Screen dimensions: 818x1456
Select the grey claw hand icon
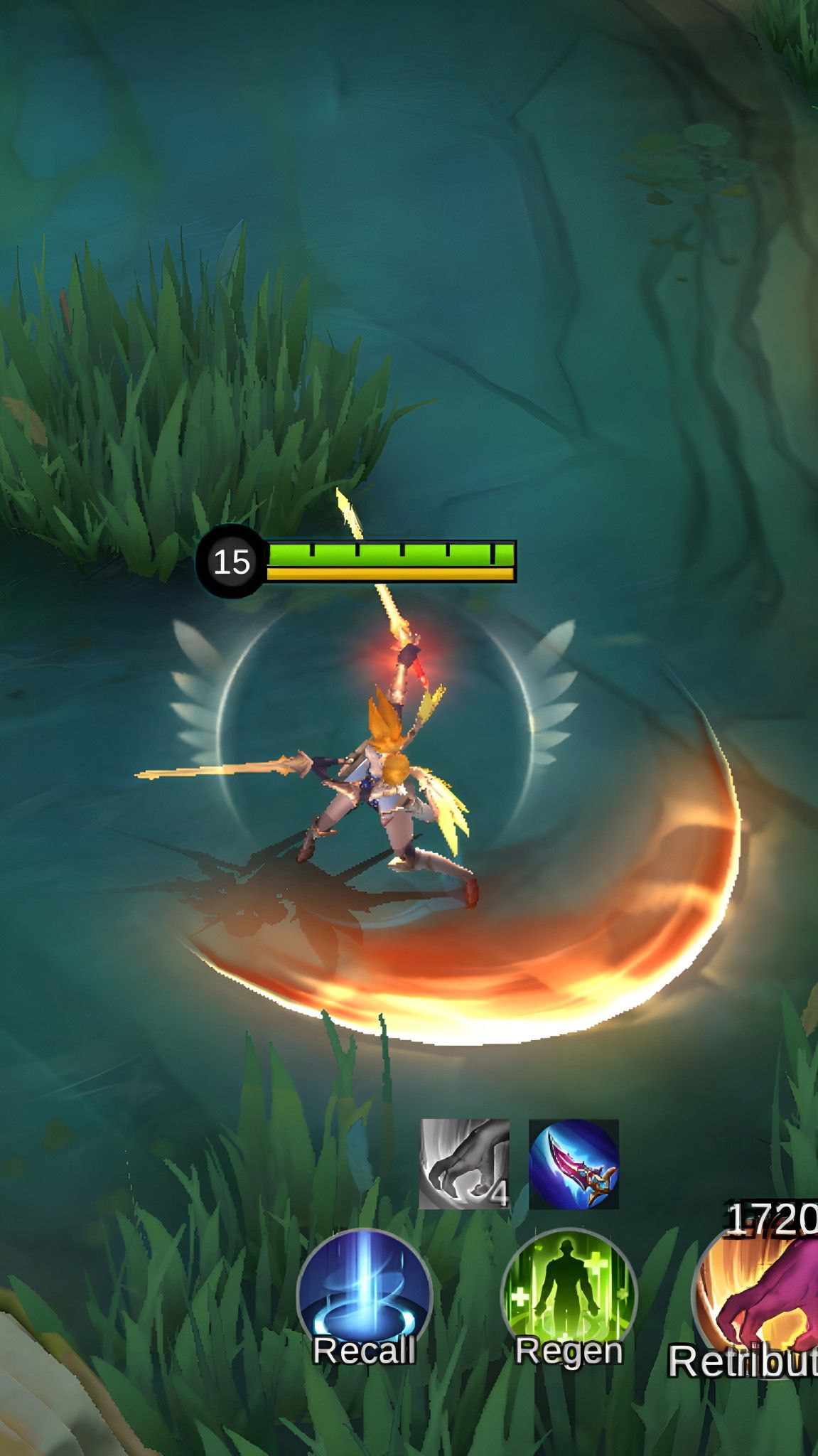click(x=464, y=1165)
